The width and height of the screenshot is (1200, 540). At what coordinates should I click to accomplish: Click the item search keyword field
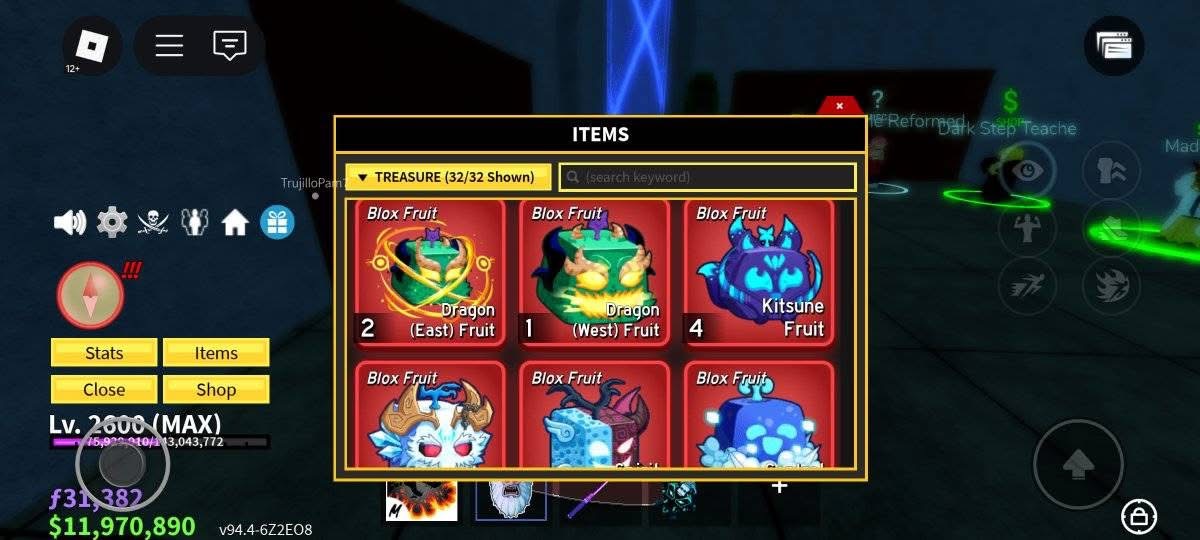click(707, 177)
